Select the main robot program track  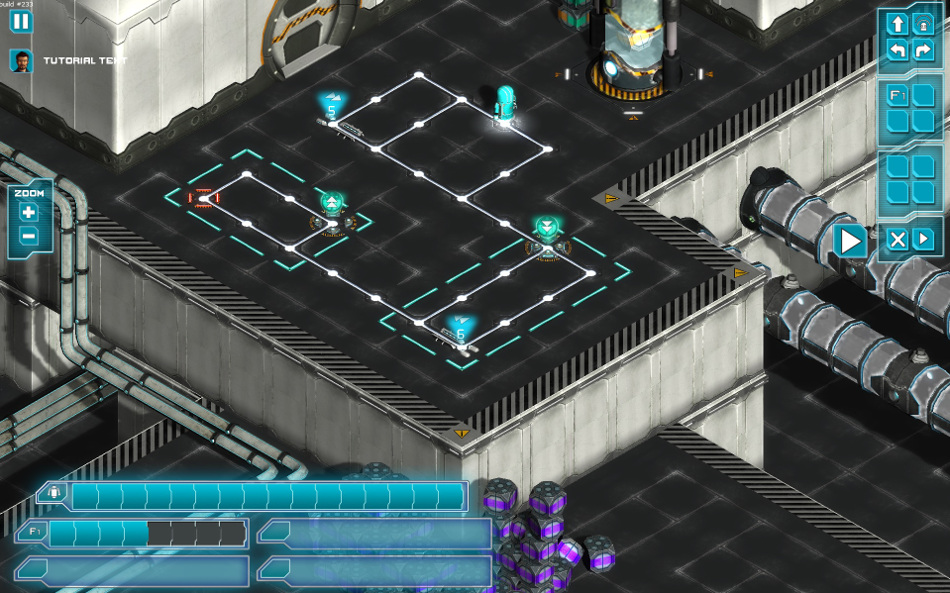pos(267,496)
